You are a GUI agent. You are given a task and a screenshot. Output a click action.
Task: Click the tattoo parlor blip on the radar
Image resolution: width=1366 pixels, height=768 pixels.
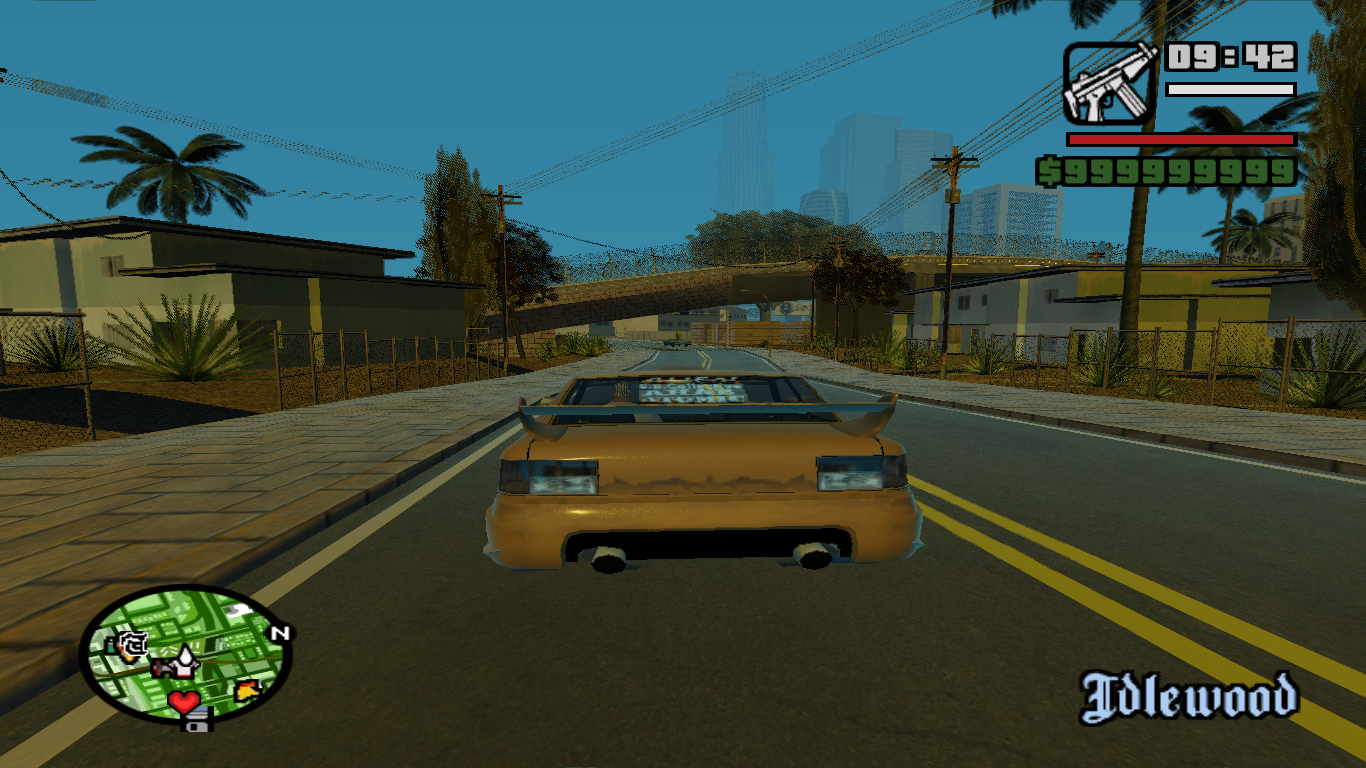point(133,643)
